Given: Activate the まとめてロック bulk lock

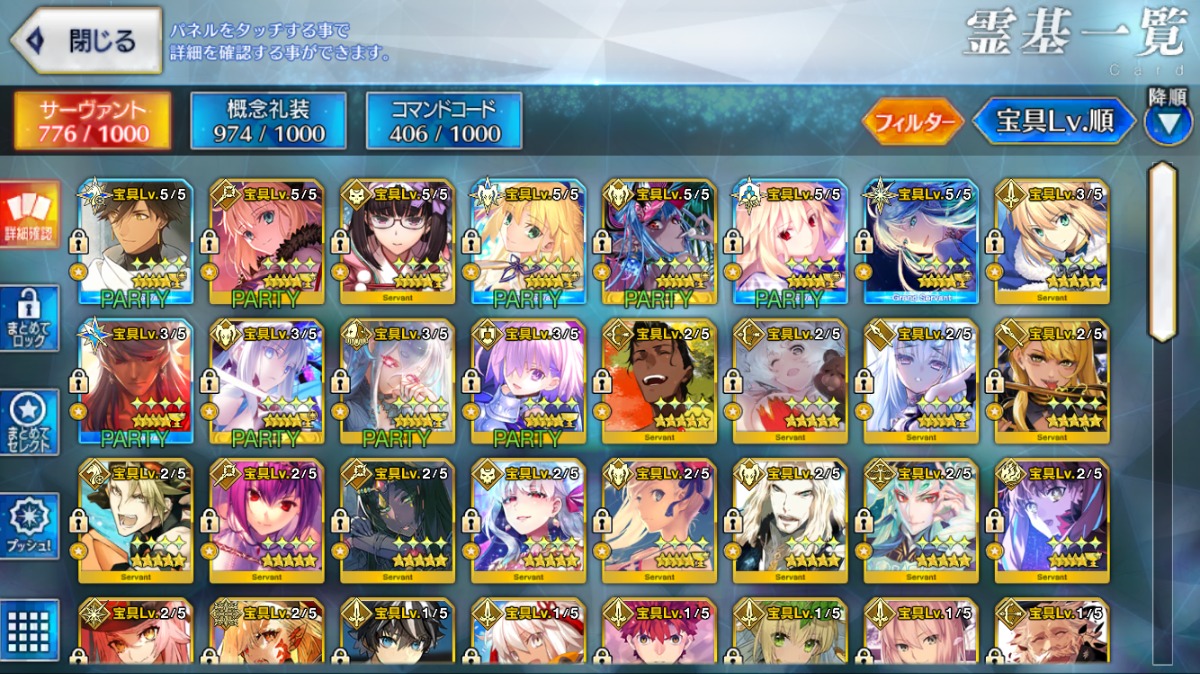Looking at the screenshot, I should [29, 319].
